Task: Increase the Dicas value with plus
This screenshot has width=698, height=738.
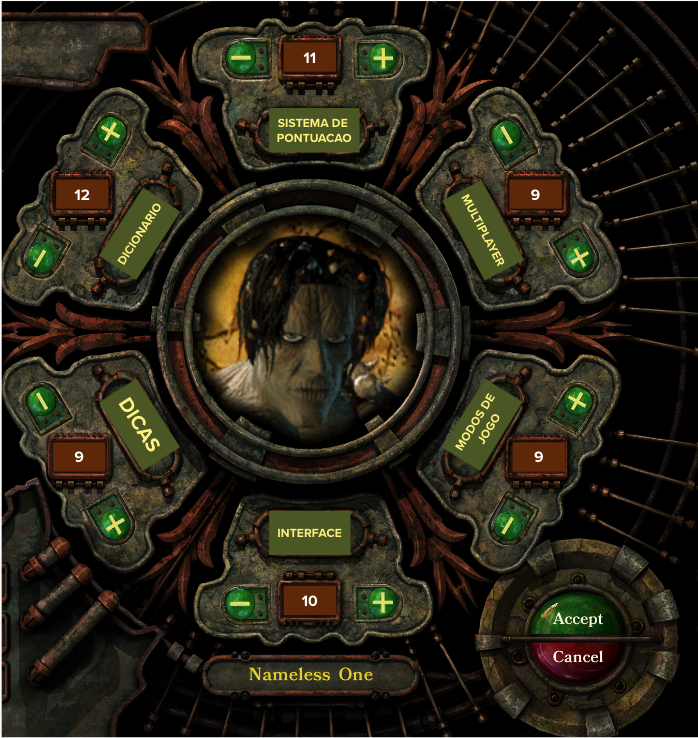Action: pos(113,523)
